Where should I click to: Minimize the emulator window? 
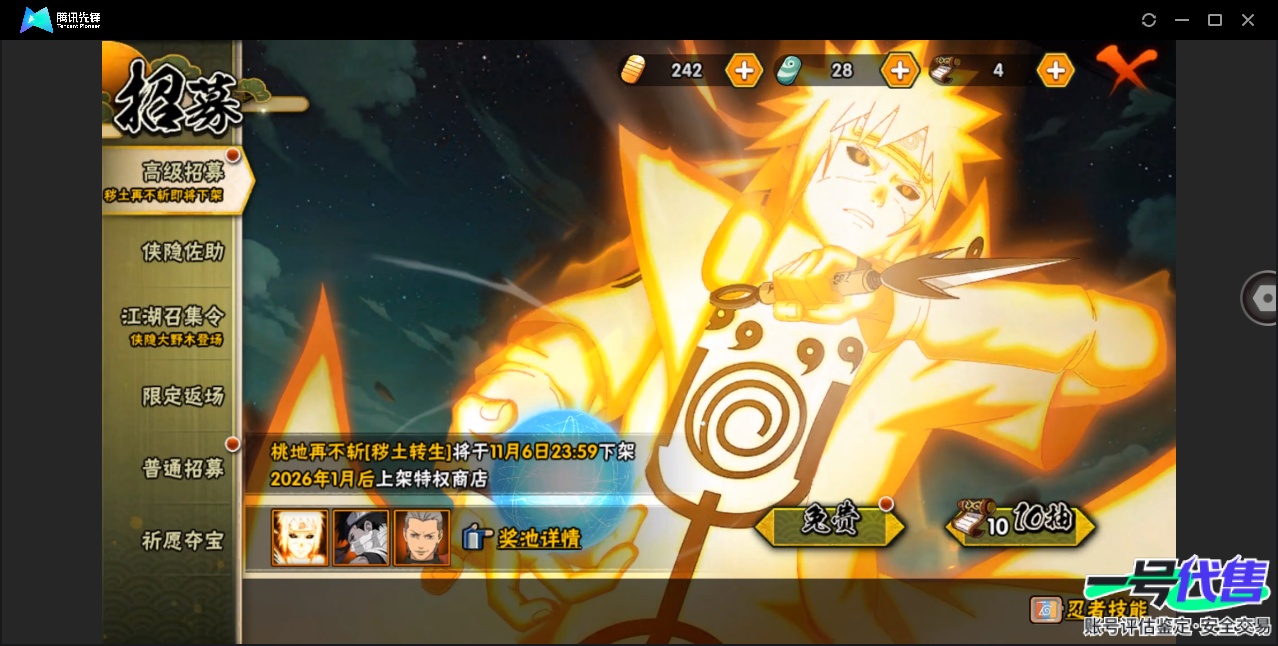(1182, 20)
